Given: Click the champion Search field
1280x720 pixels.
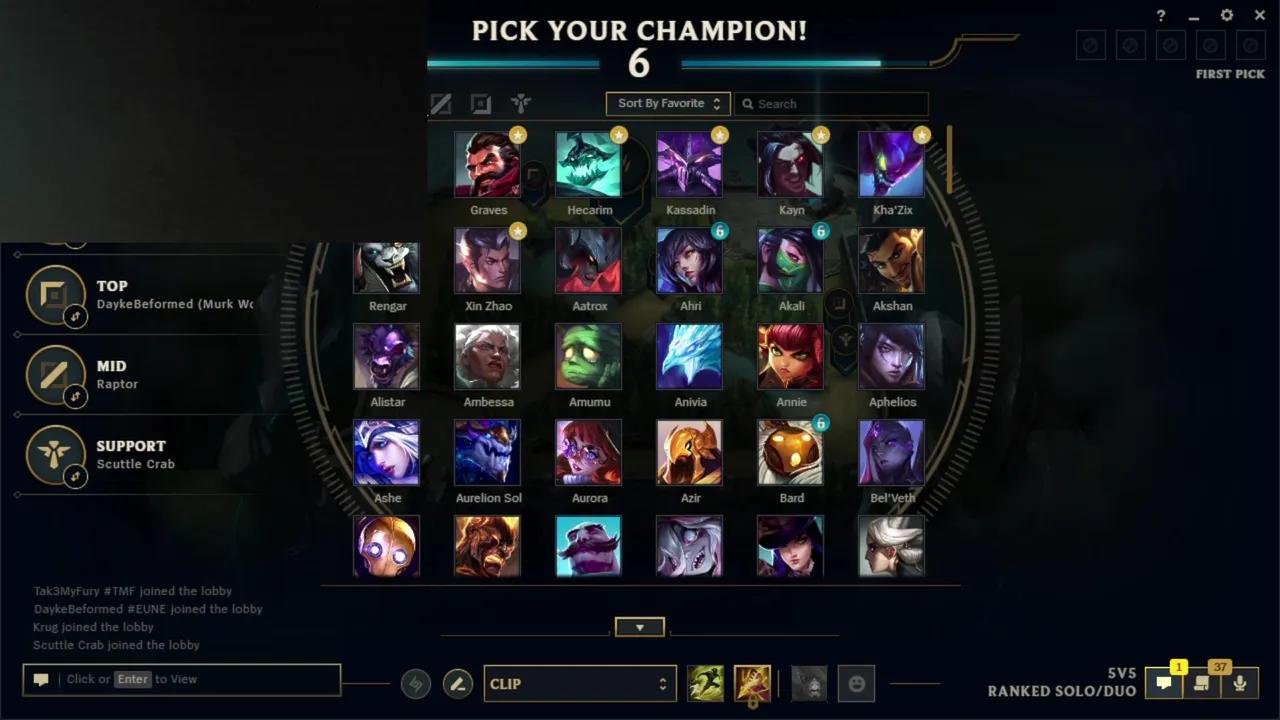Looking at the screenshot, I should tap(832, 103).
